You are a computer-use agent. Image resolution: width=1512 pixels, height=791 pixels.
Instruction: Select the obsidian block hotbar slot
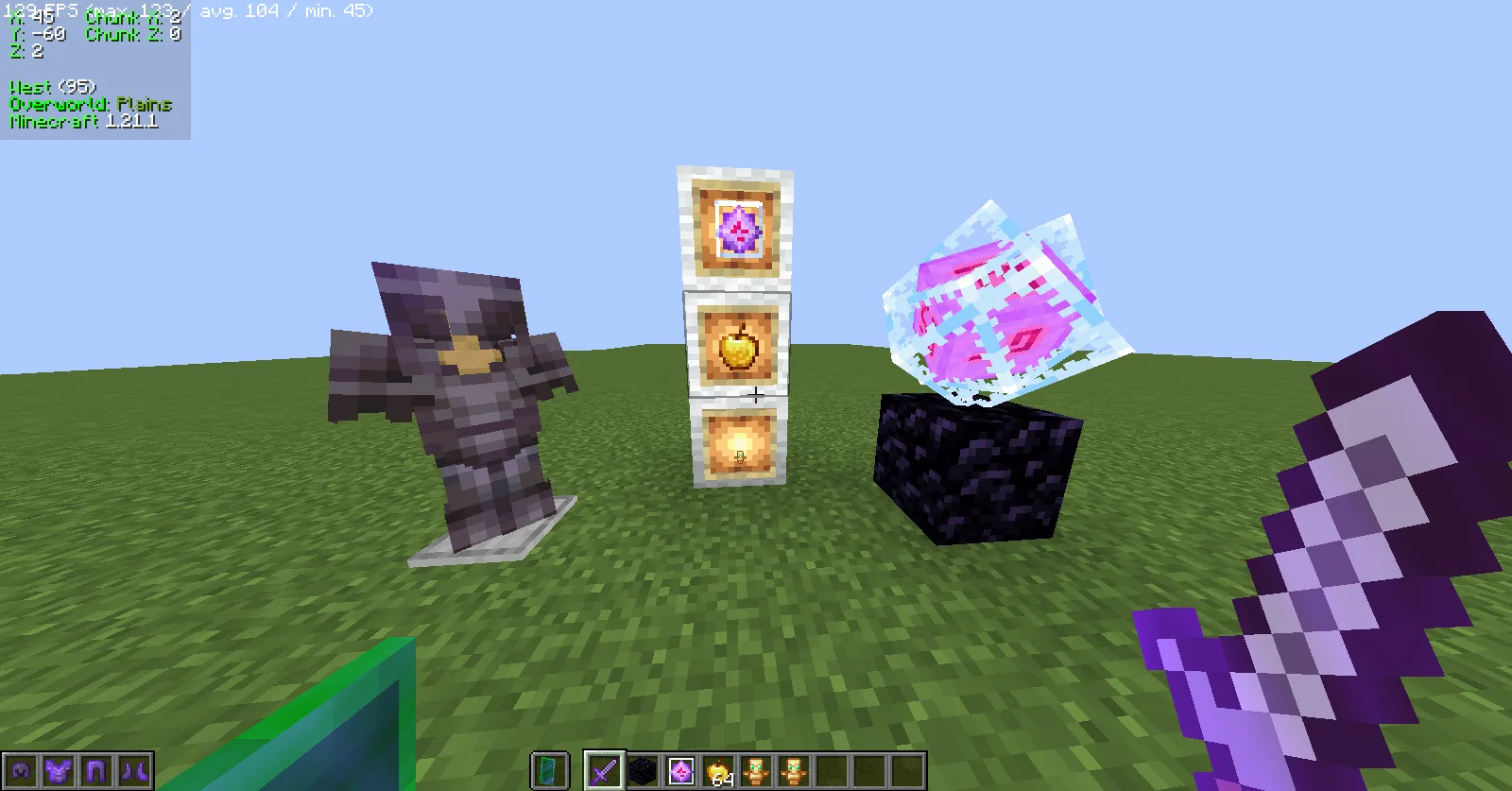[x=644, y=774]
